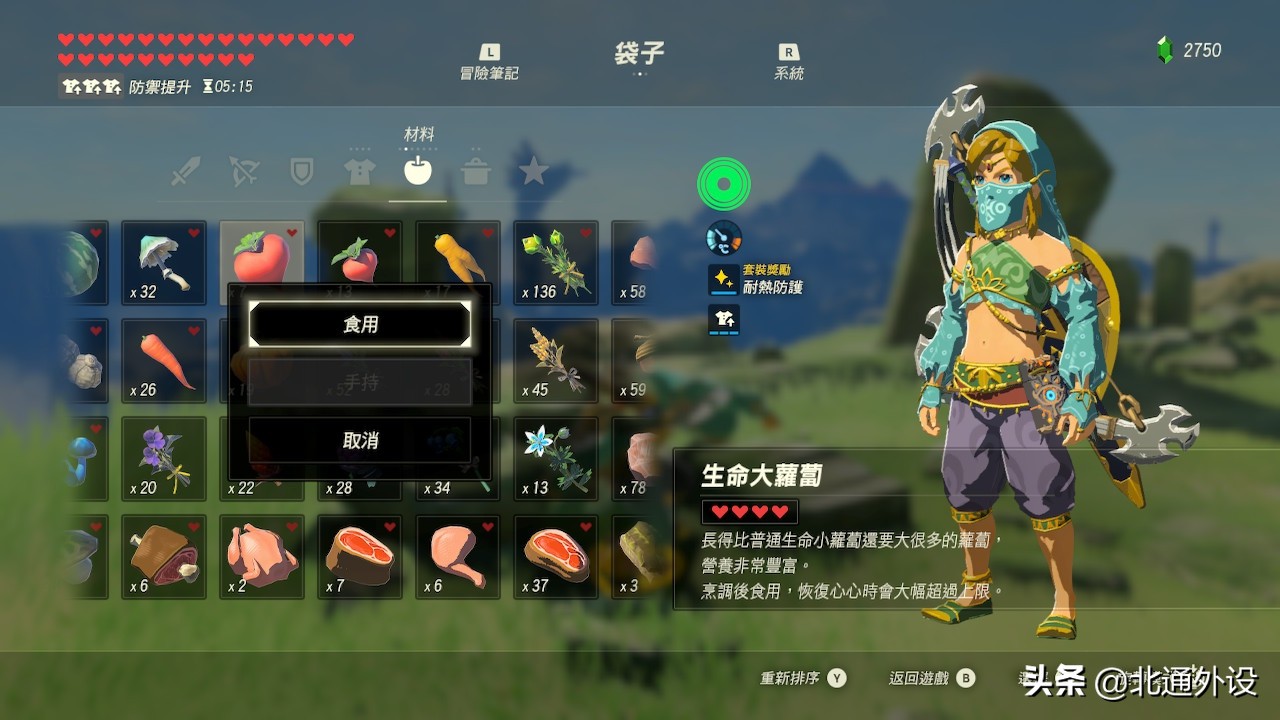Select the materials apple tab
The width and height of the screenshot is (1280, 720).
[x=417, y=171]
